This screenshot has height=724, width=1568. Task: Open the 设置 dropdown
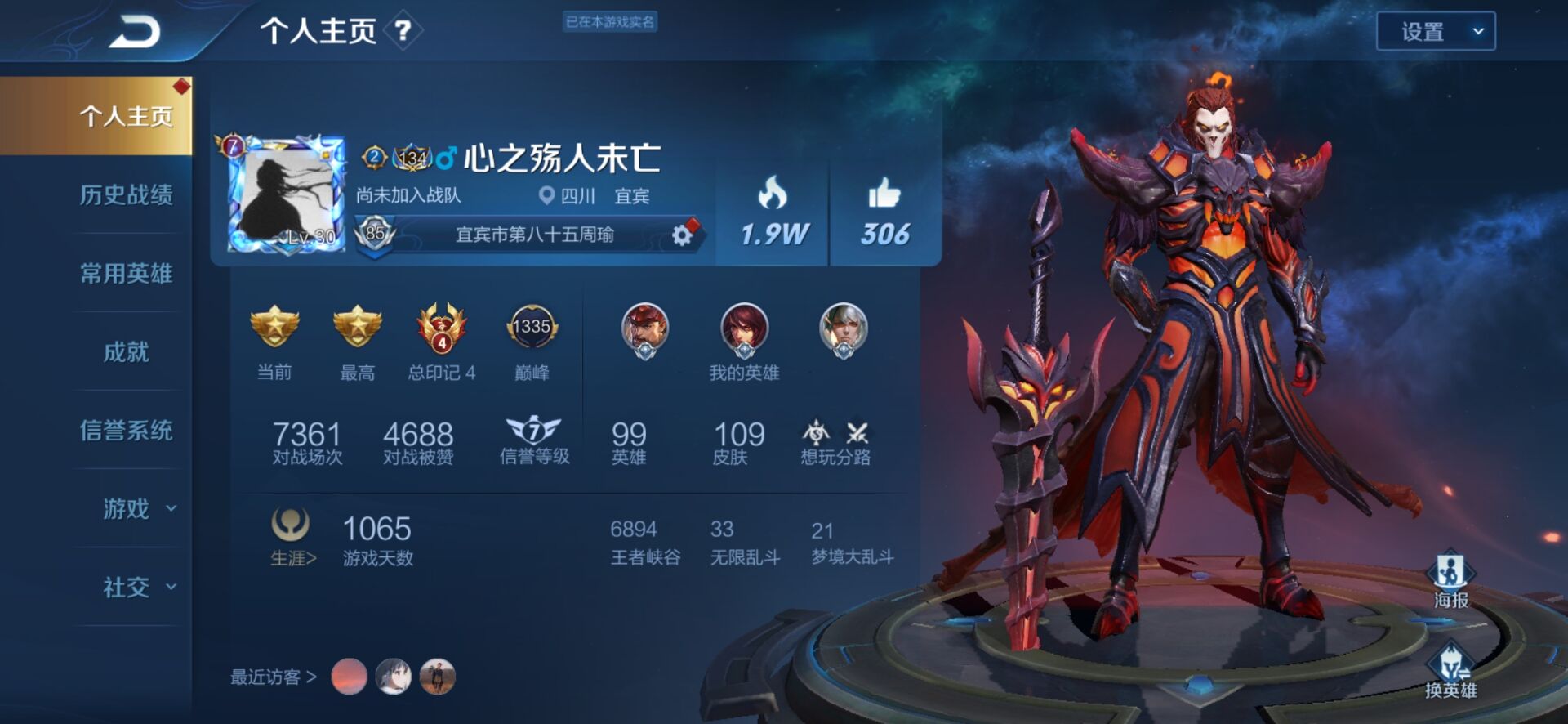[1435, 32]
